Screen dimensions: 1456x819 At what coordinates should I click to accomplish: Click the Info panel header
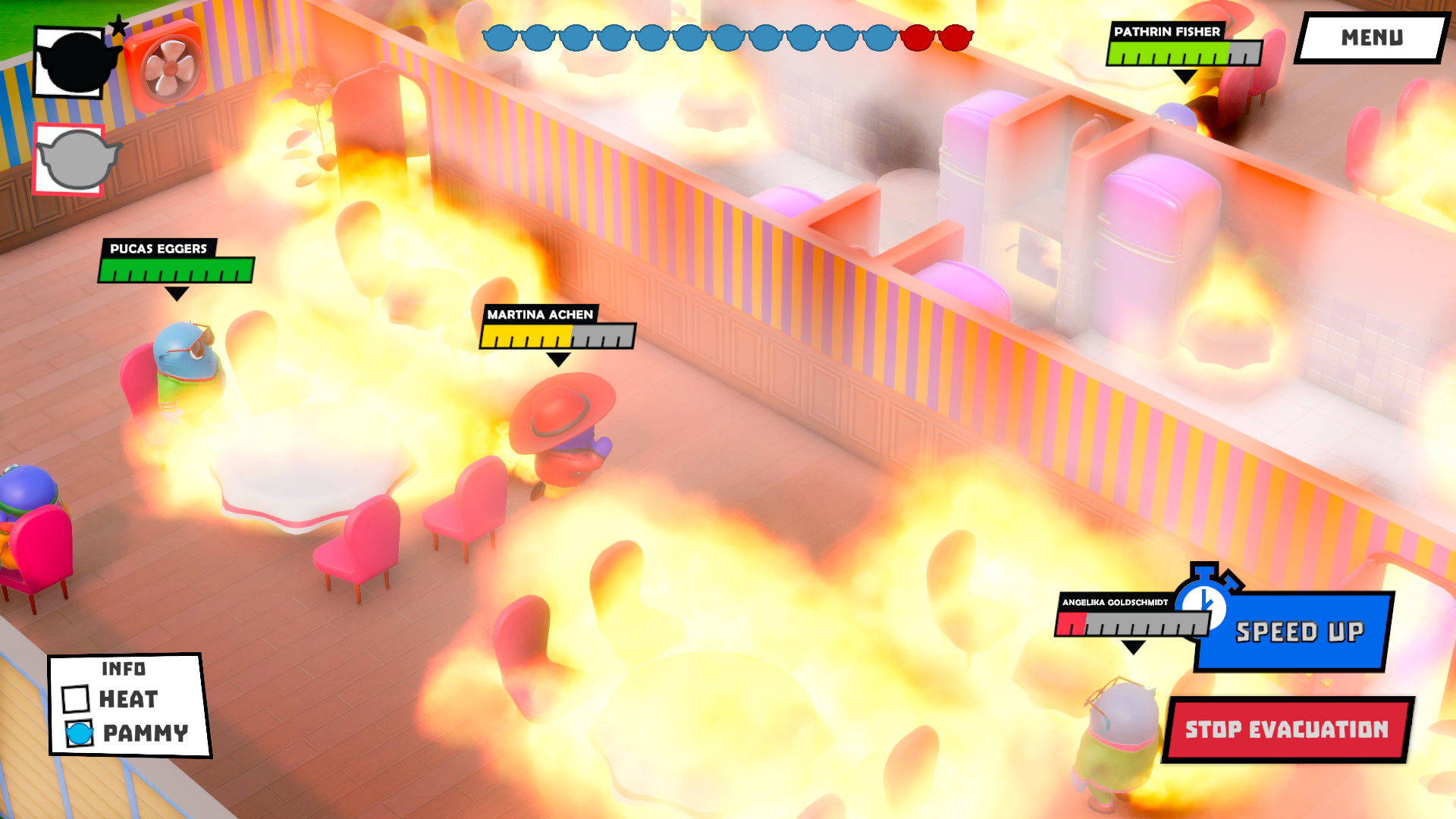pyautogui.click(x=124, y=669)
